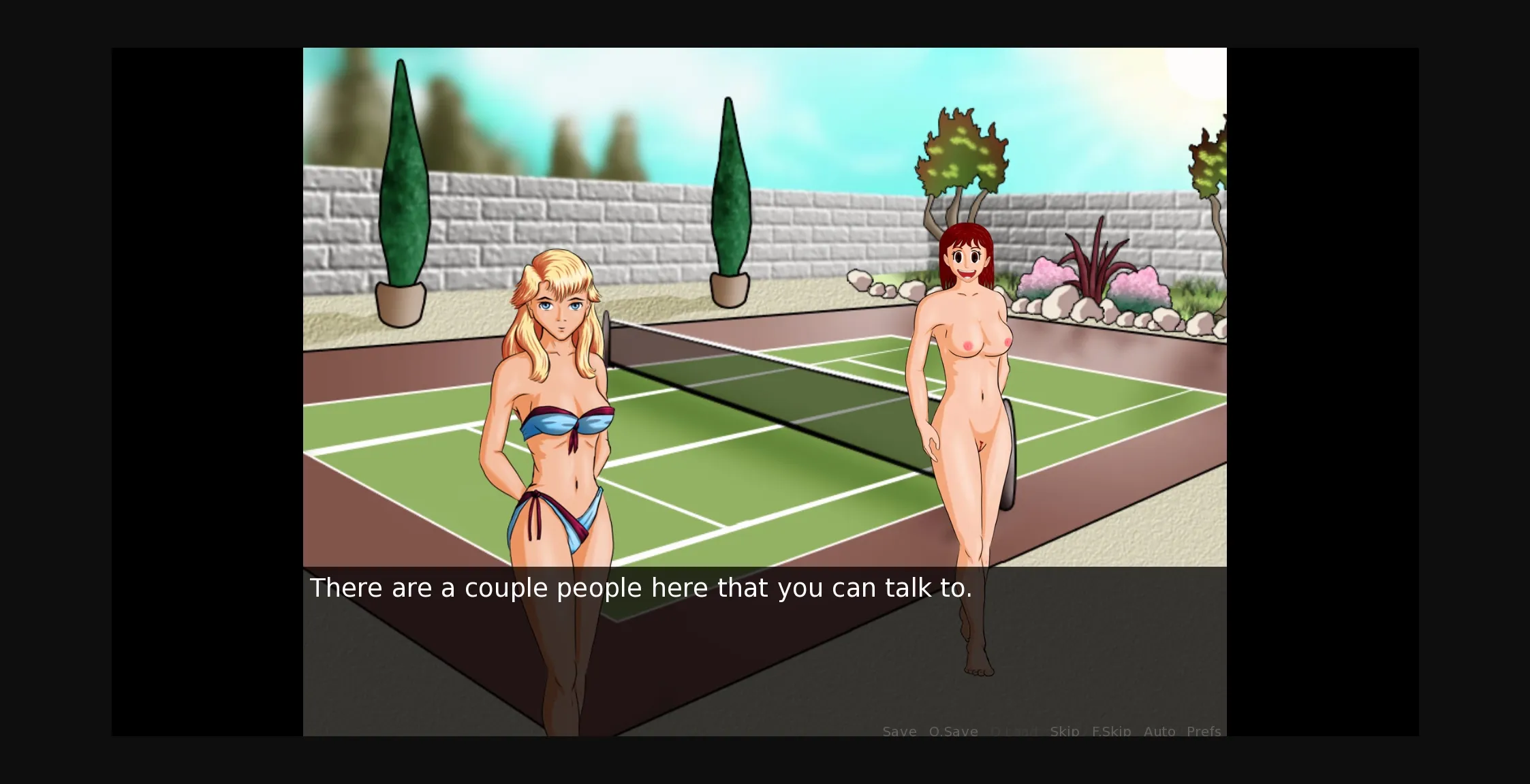
Task: Activate F.Skip fast skipping
Action: (x=1111, y=731)
